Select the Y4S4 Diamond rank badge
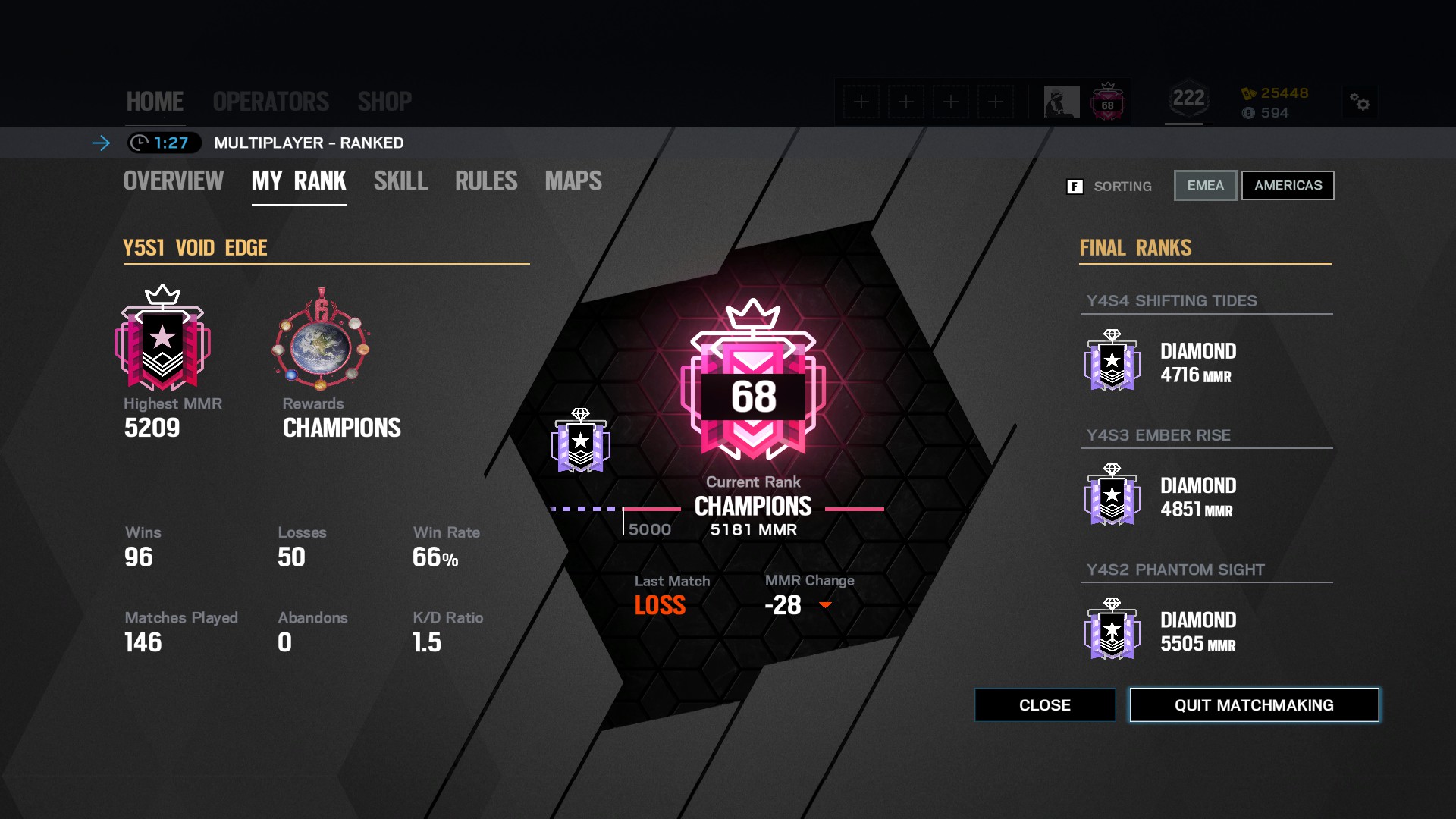 pyautogui.click(x=1112, y=360)
